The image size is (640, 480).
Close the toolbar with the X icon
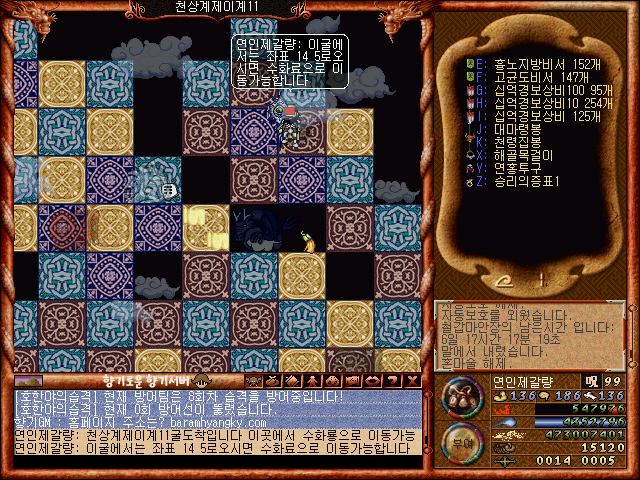414,381
